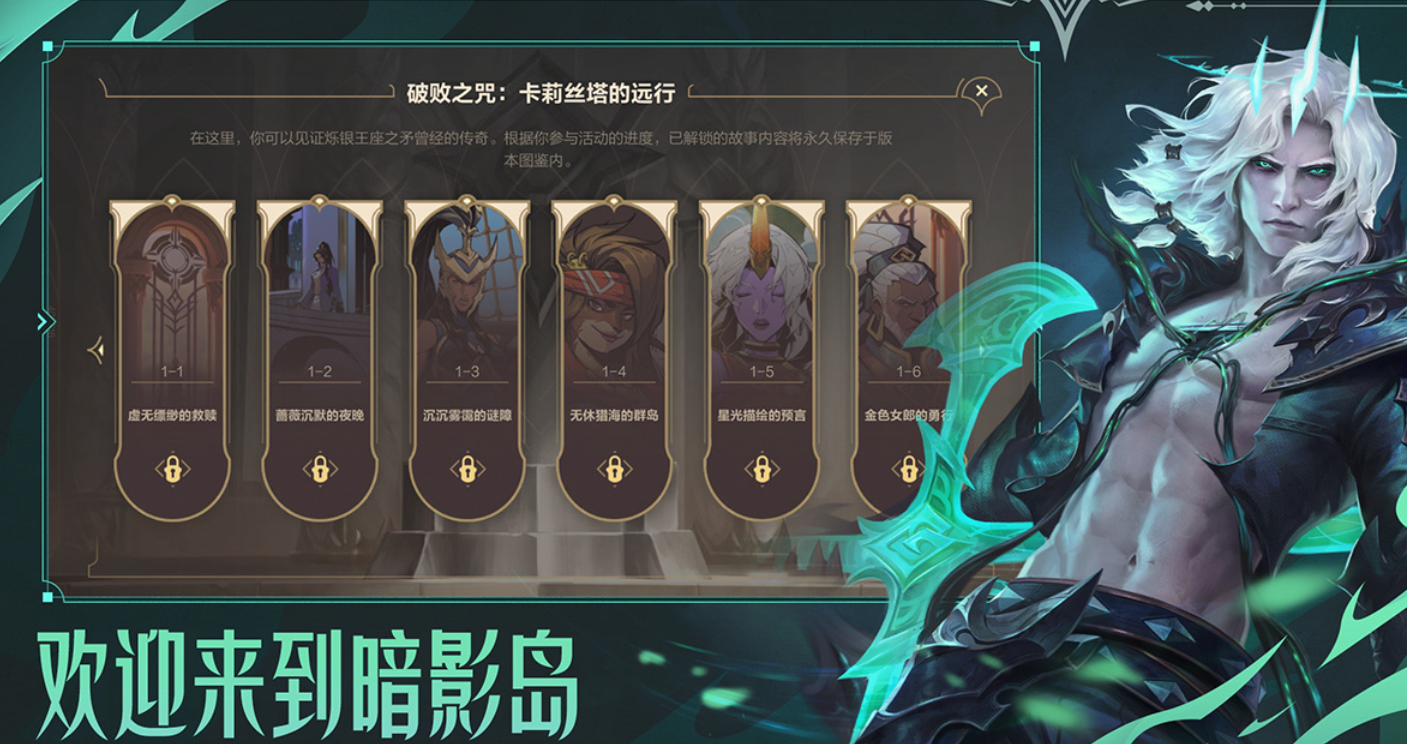
Task: Click the lock icon on chapter 1-1
Action: [x=173, y=469]
